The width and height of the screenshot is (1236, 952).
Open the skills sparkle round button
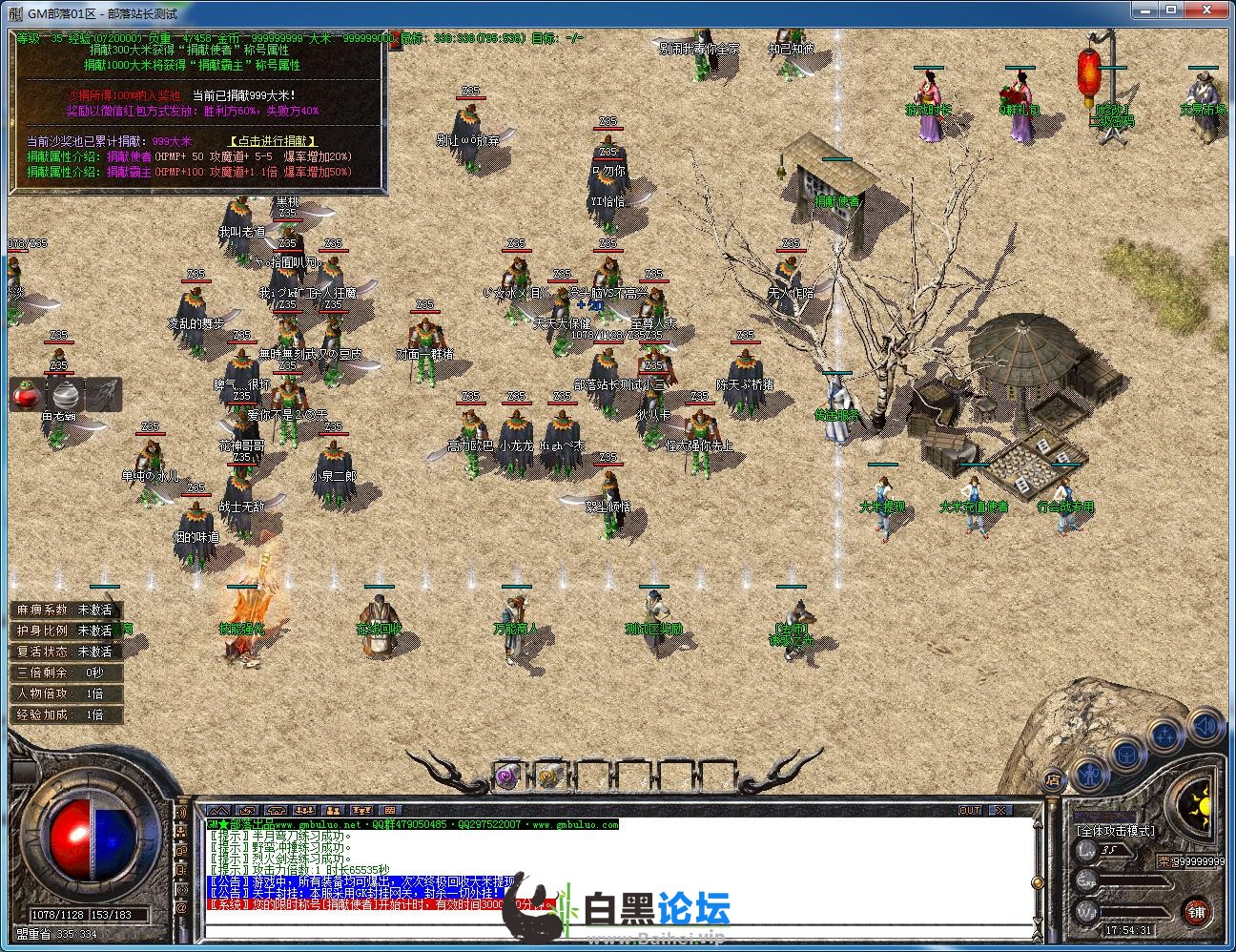pos(1165,735)
